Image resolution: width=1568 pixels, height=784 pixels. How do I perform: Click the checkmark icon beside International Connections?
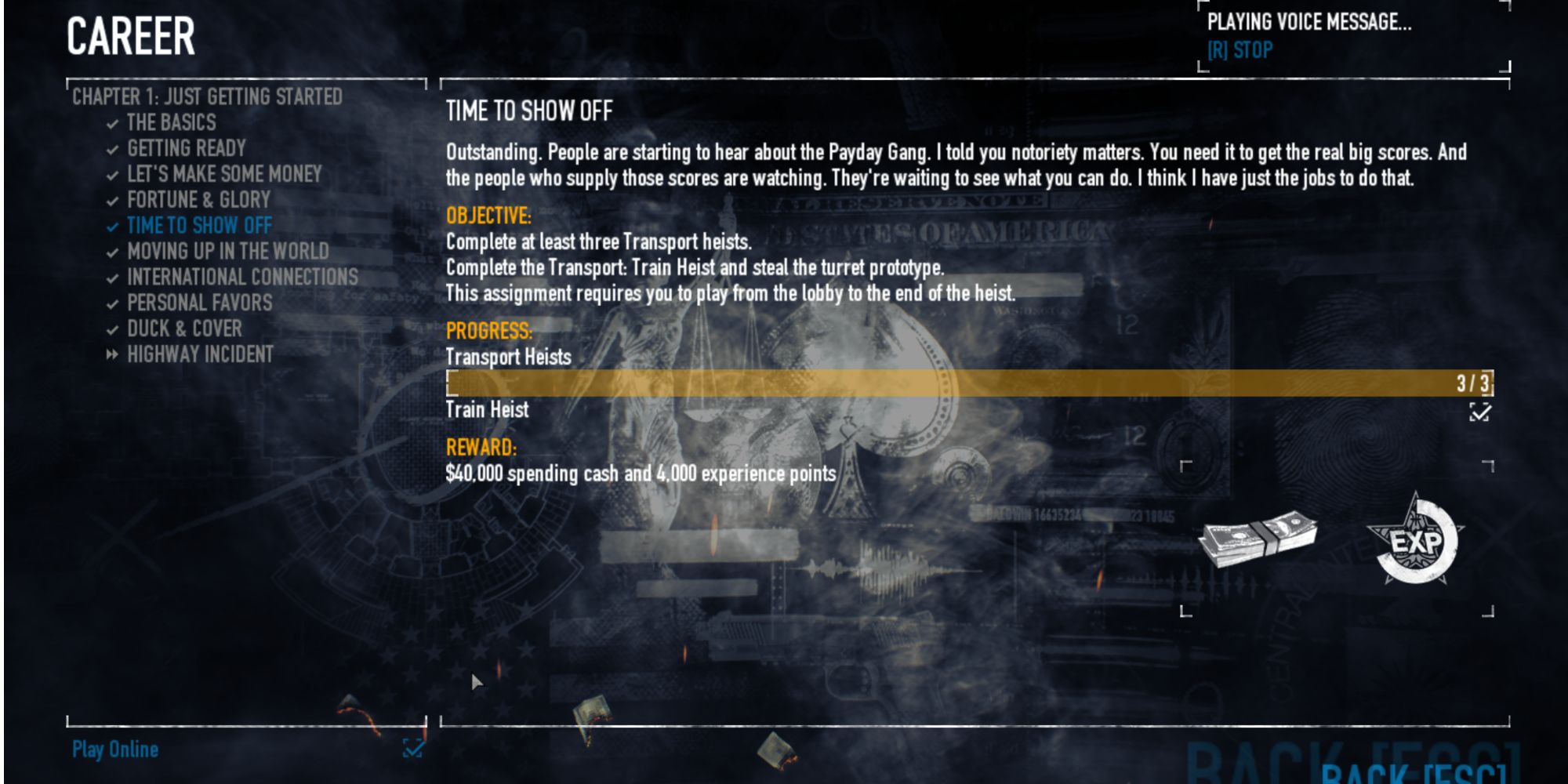111,278
